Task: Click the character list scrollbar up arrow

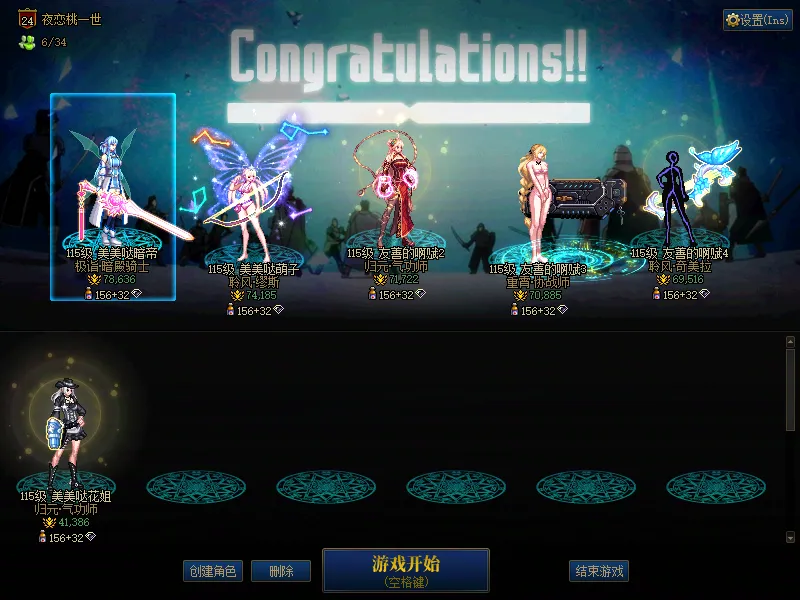Action: pyautogui.click(x=790, y=342)
